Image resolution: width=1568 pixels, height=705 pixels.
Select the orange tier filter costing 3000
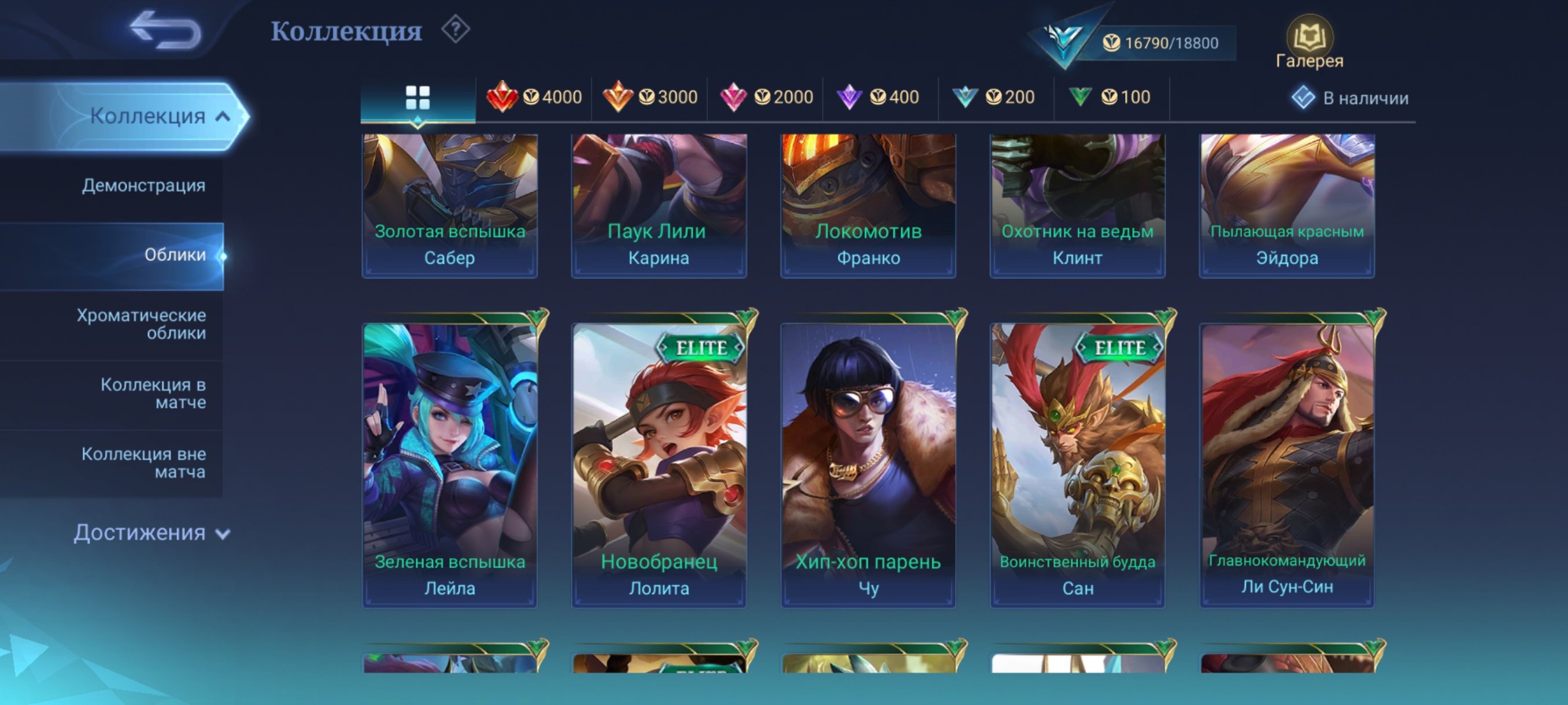(x=650, y=97)
